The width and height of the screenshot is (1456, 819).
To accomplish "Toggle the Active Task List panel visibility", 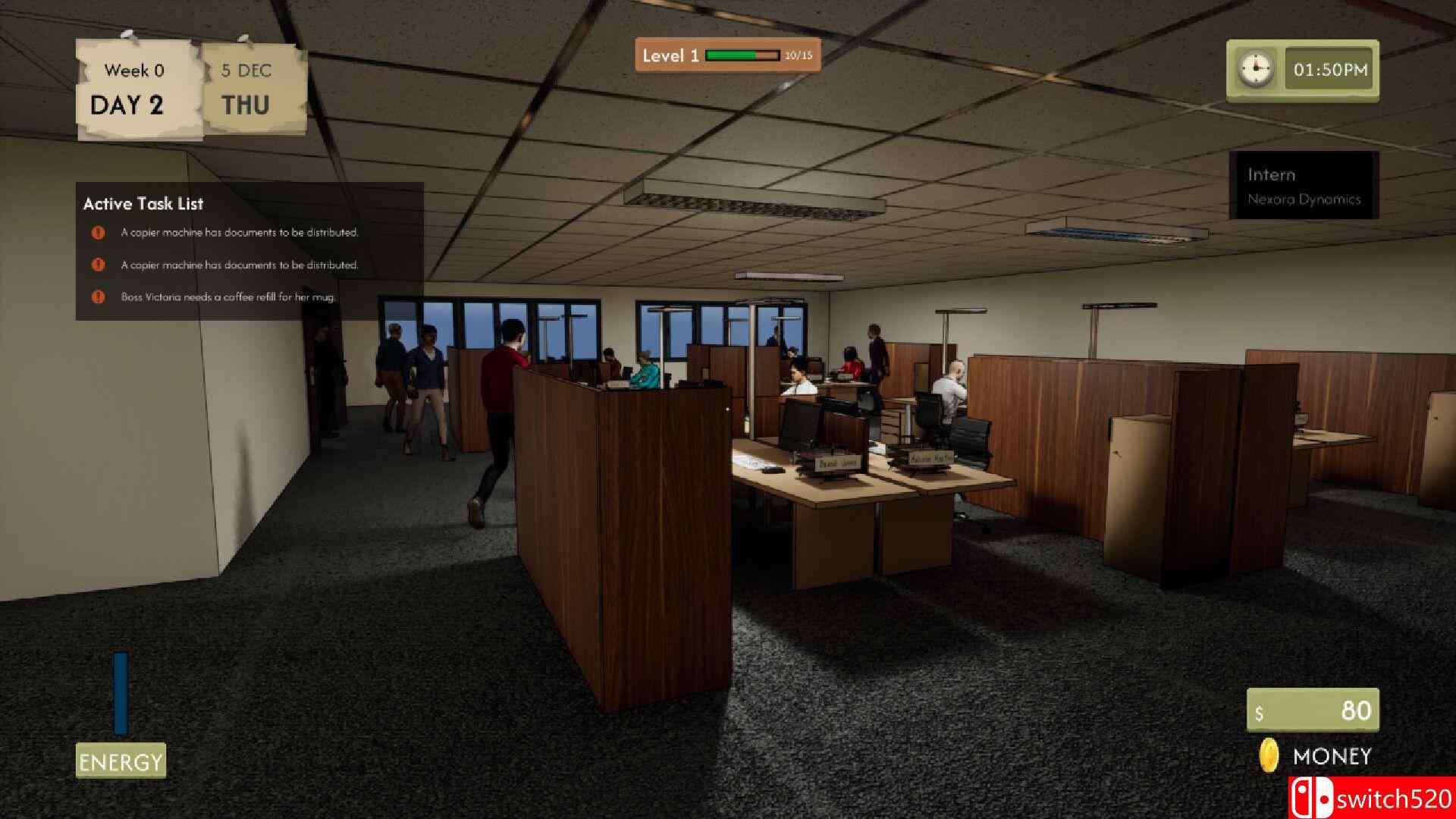I will click(x=143, y=204).
